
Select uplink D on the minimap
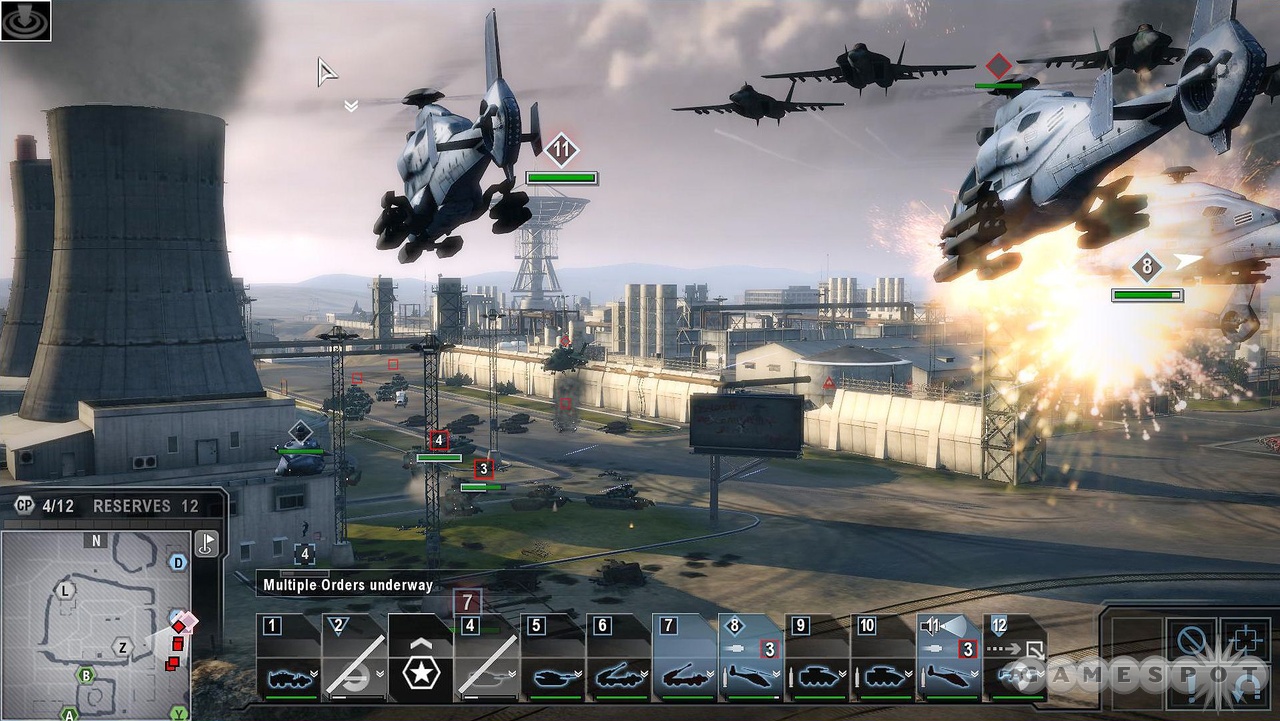point(178,562)
